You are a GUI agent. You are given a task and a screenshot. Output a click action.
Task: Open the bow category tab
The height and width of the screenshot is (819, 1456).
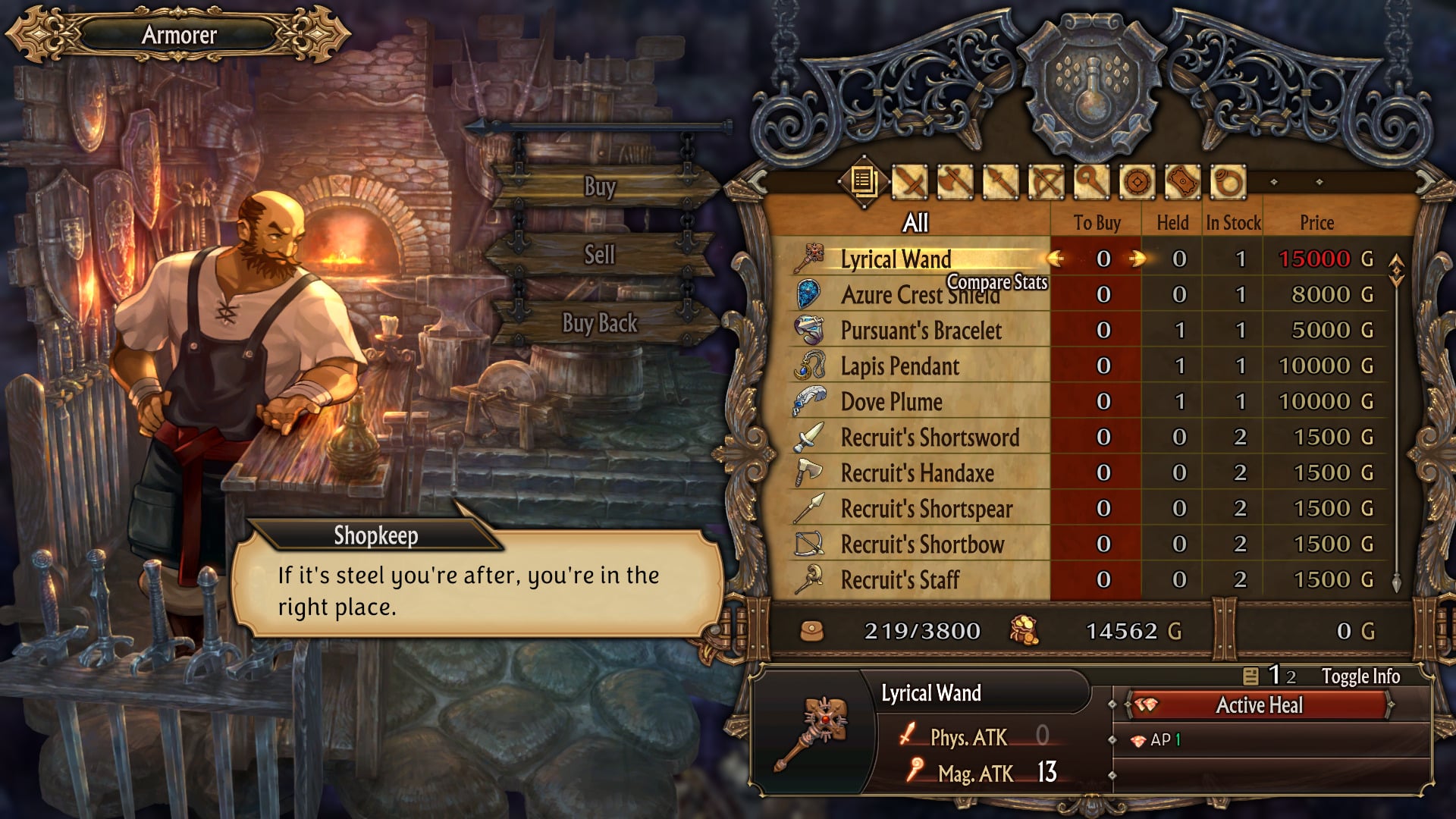tap(1046, 182)
